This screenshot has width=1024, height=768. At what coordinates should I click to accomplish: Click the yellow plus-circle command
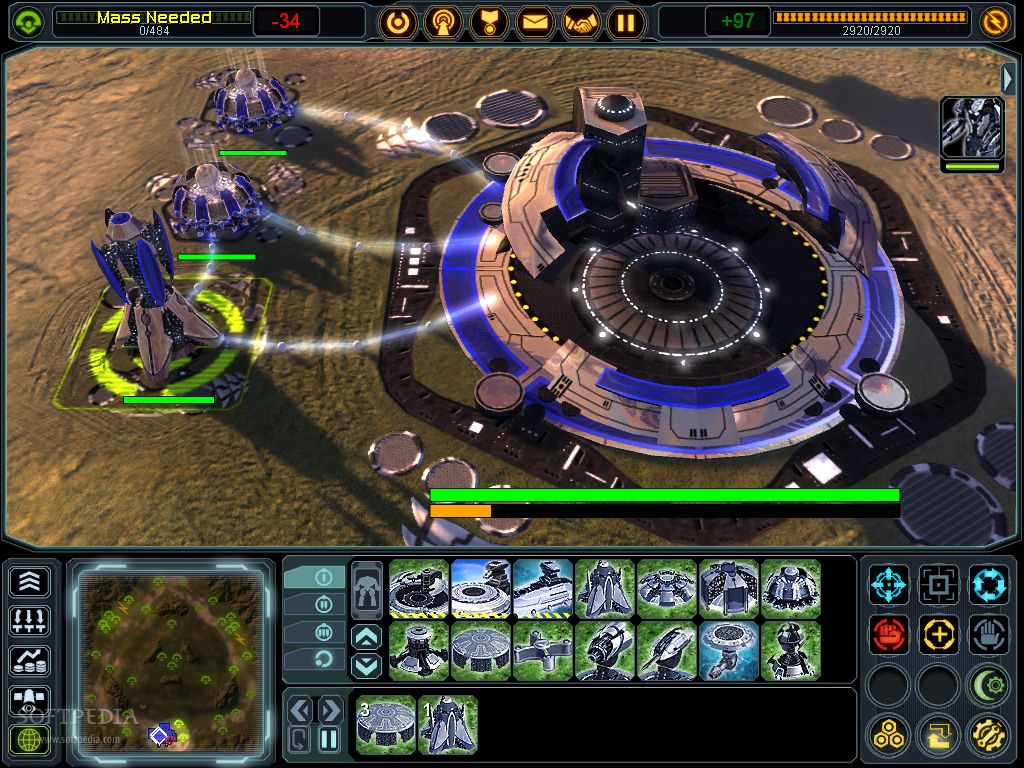click(939, 634)
